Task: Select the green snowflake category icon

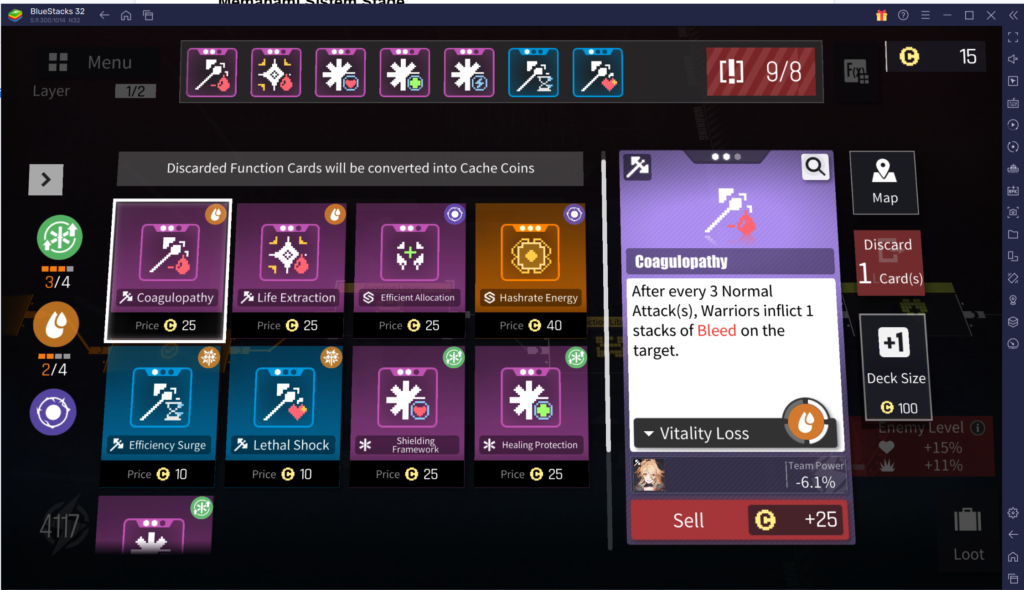Action: tap(59, 240)
